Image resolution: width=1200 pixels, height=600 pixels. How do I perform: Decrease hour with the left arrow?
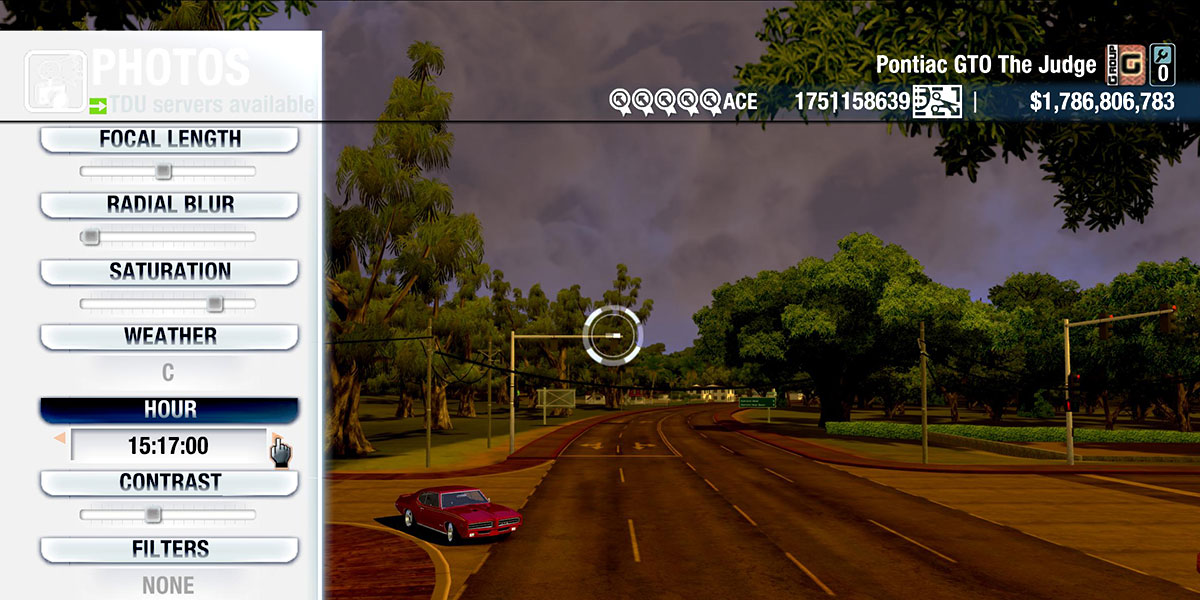pos(60,439)
